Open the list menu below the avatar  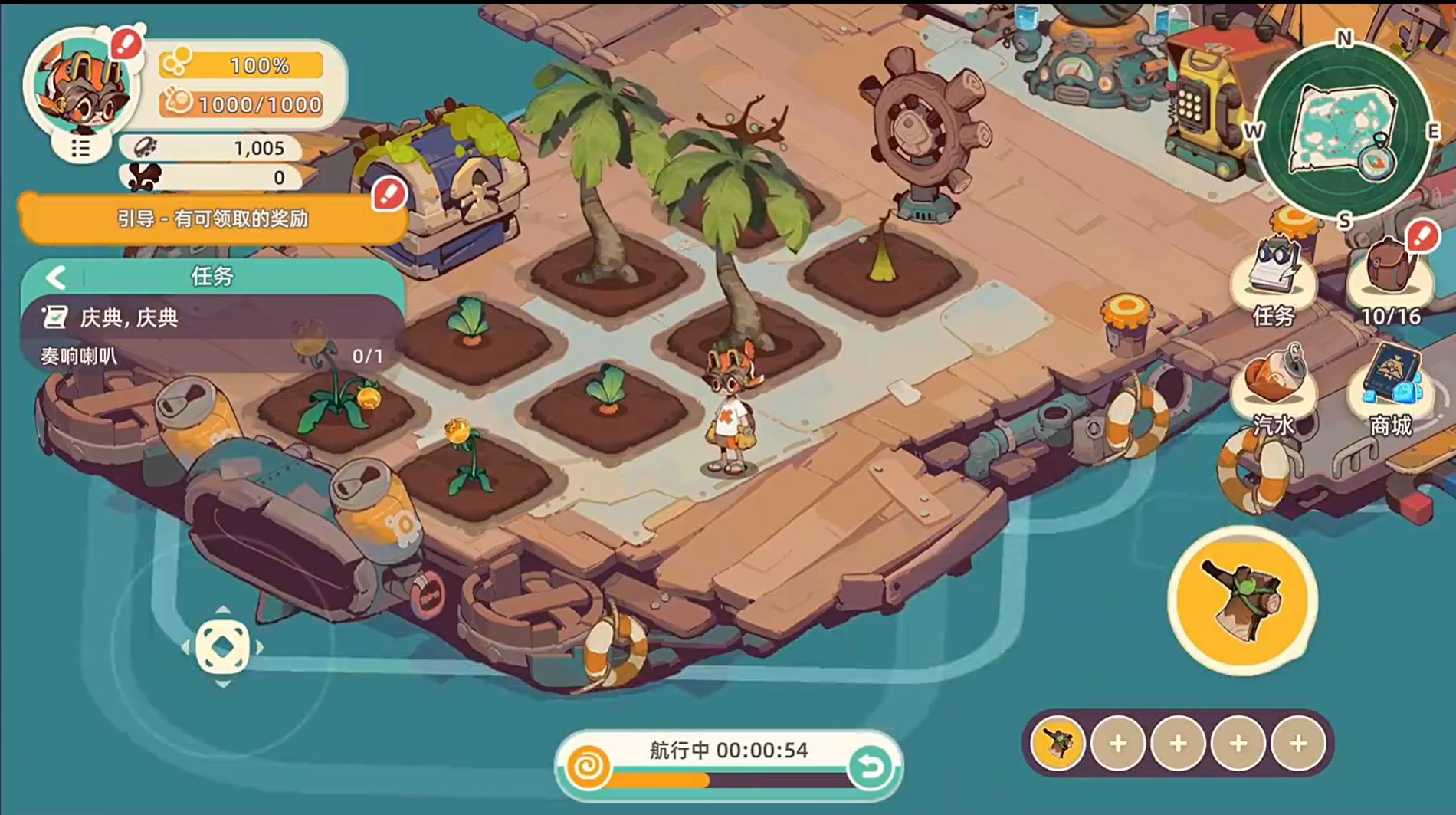click(x=80, y=148)
